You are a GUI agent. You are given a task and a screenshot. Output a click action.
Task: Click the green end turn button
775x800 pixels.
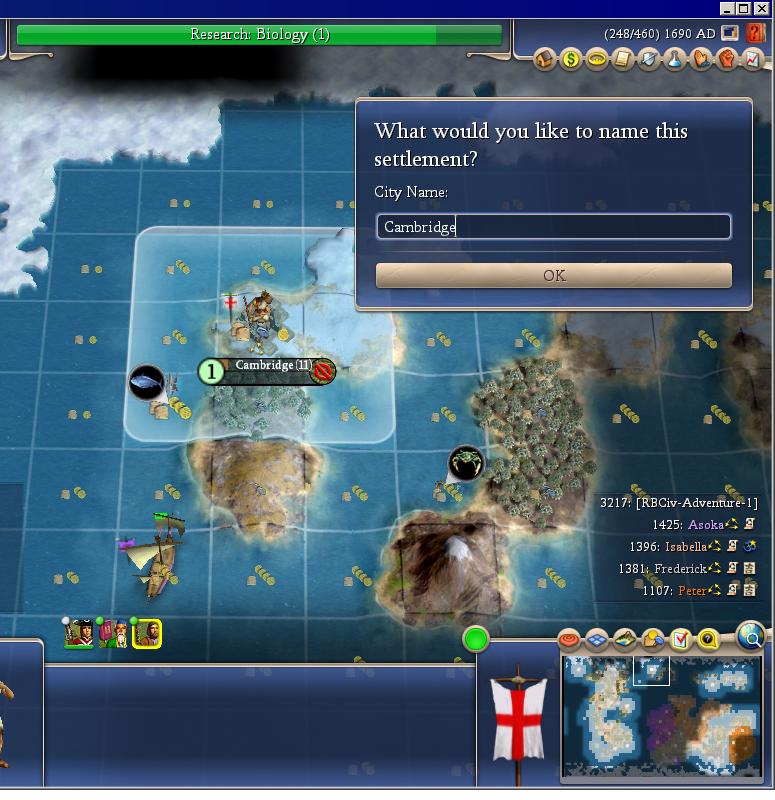(x=476, y=638)
